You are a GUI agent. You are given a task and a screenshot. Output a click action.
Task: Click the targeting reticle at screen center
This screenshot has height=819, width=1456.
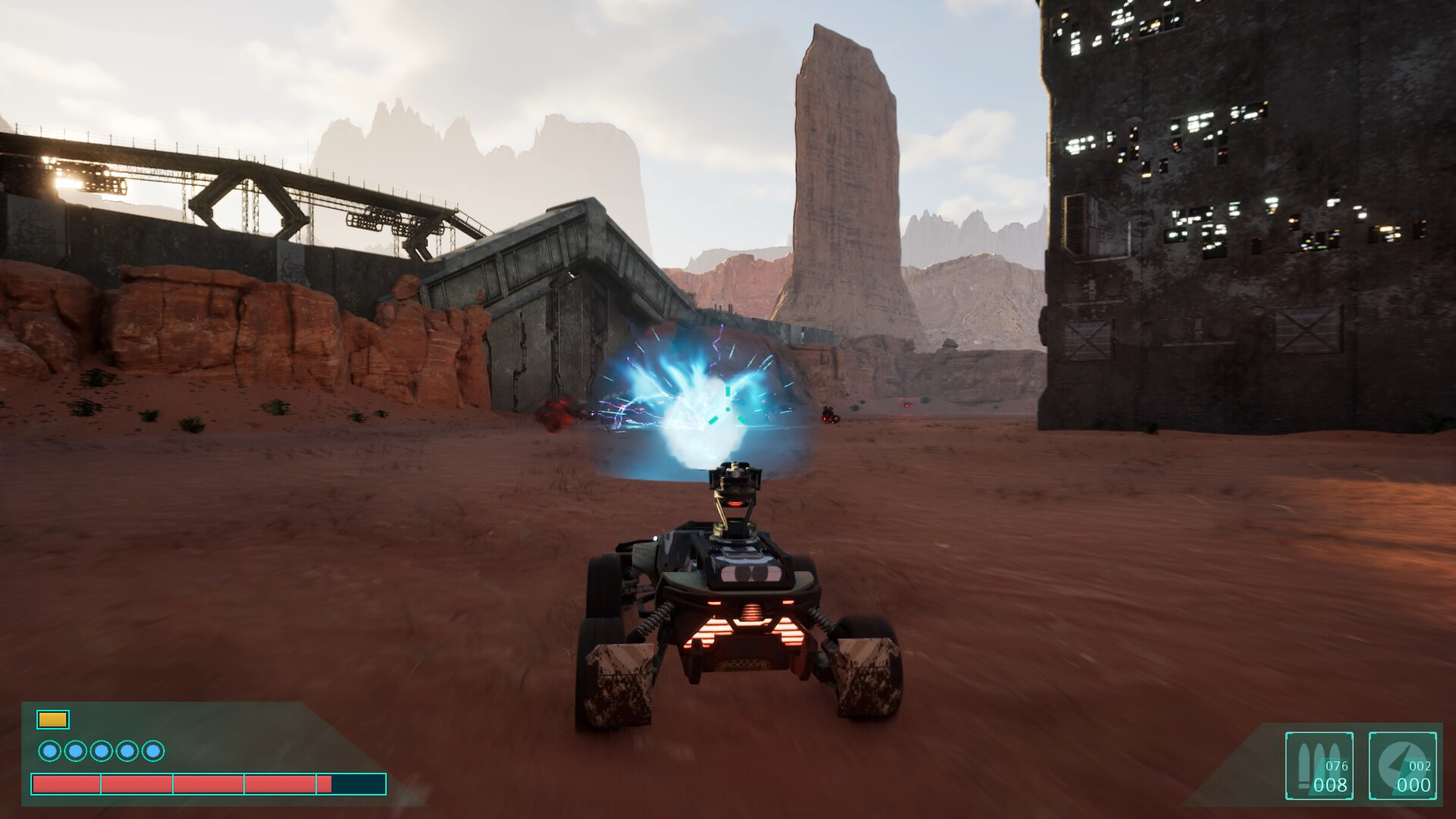coord(726,408)
